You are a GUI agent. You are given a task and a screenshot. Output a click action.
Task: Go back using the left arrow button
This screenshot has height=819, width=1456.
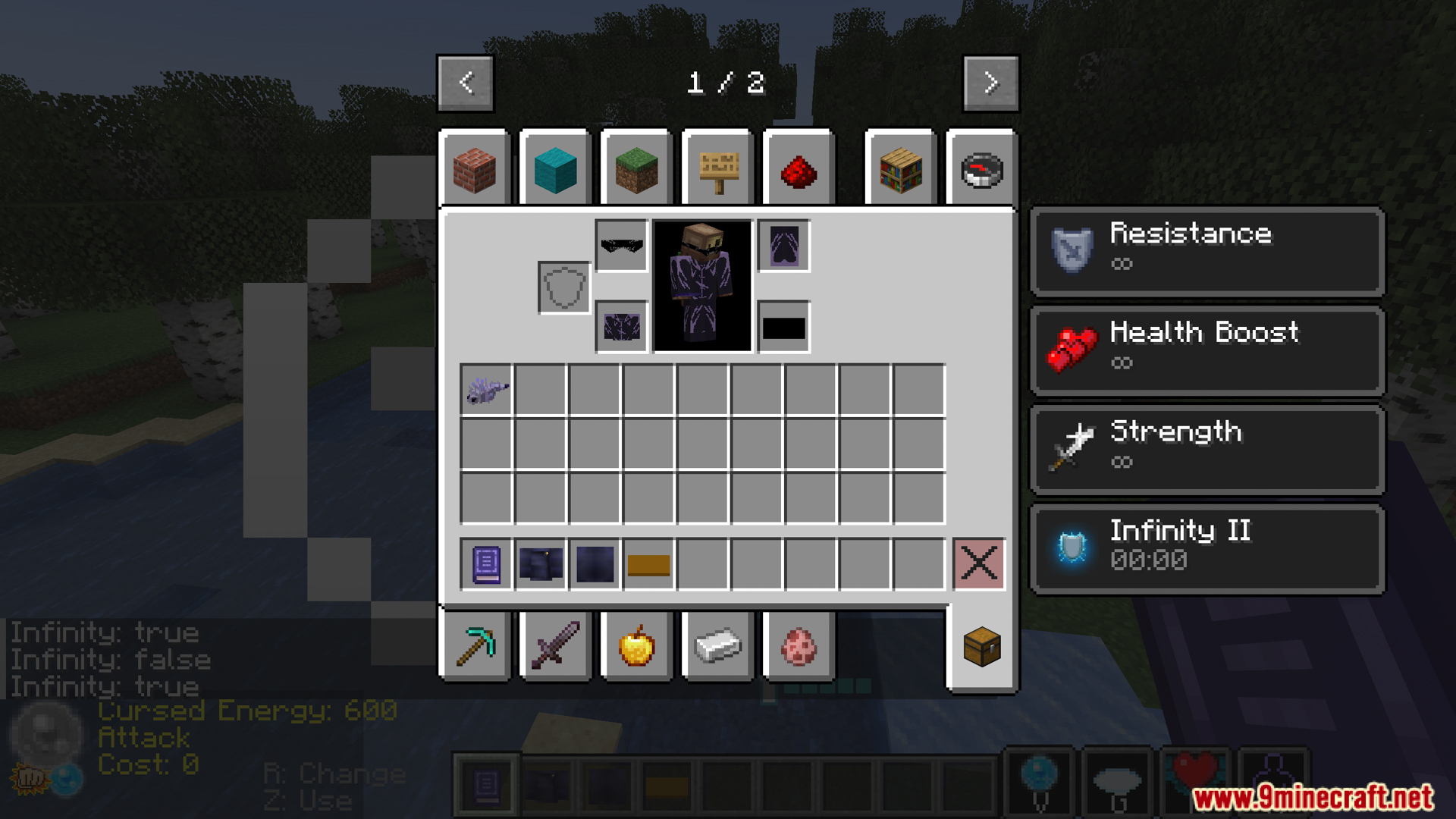tap(466, 83)
